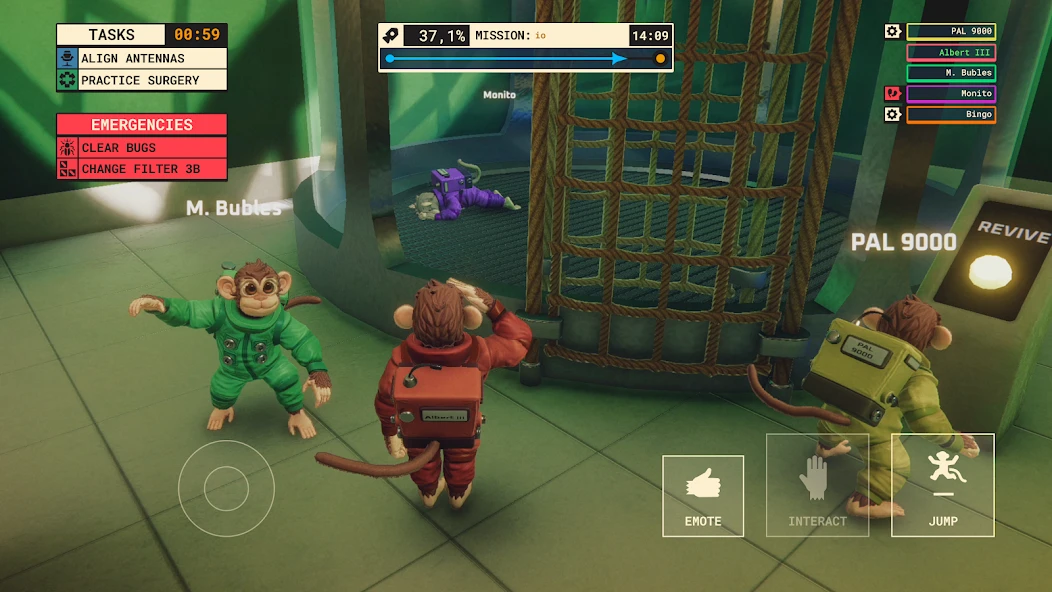The image size is (1052, 592).
Task: Select Albert III in the player list
Action: pos(951,52)
